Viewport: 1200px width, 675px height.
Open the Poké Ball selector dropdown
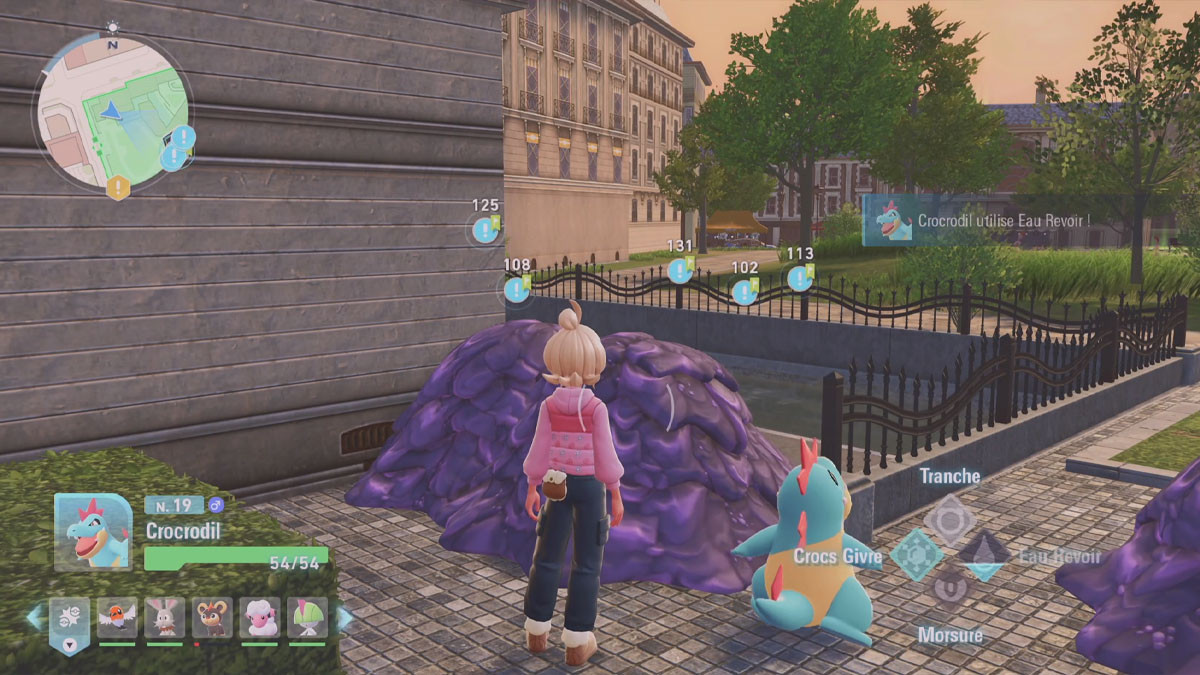coord(69,623)
